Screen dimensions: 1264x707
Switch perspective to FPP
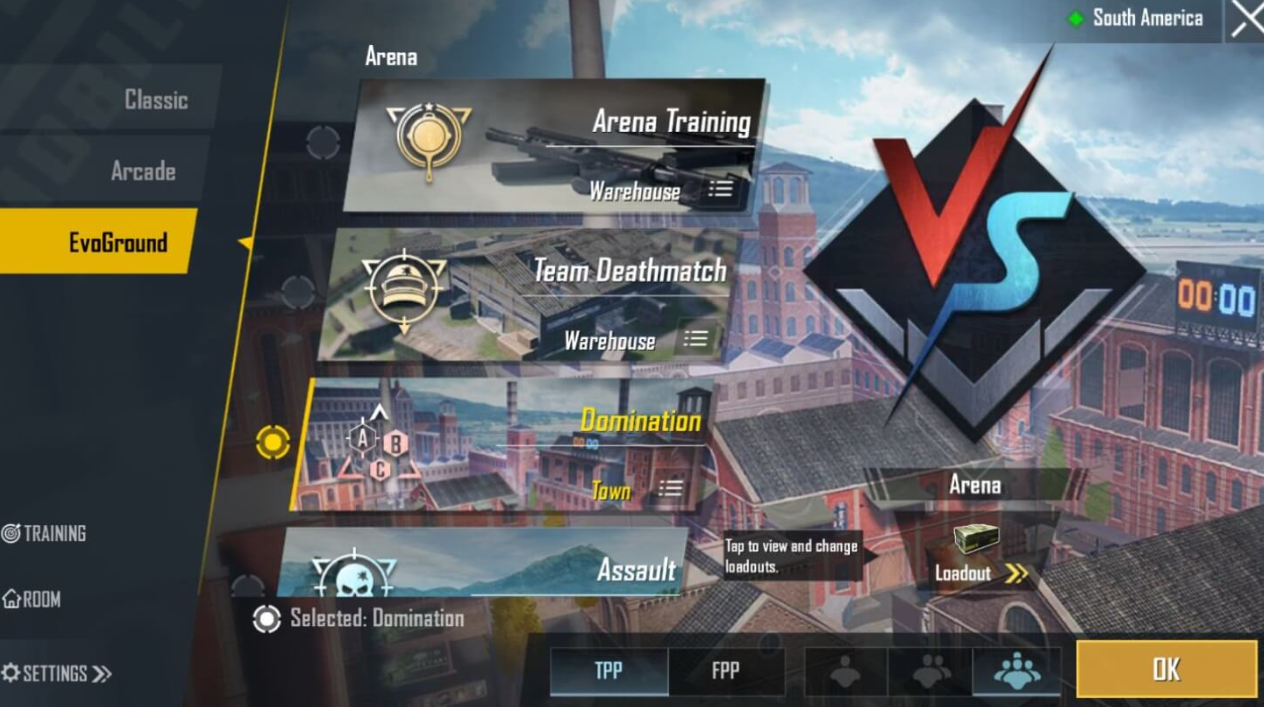click(726, 670)
